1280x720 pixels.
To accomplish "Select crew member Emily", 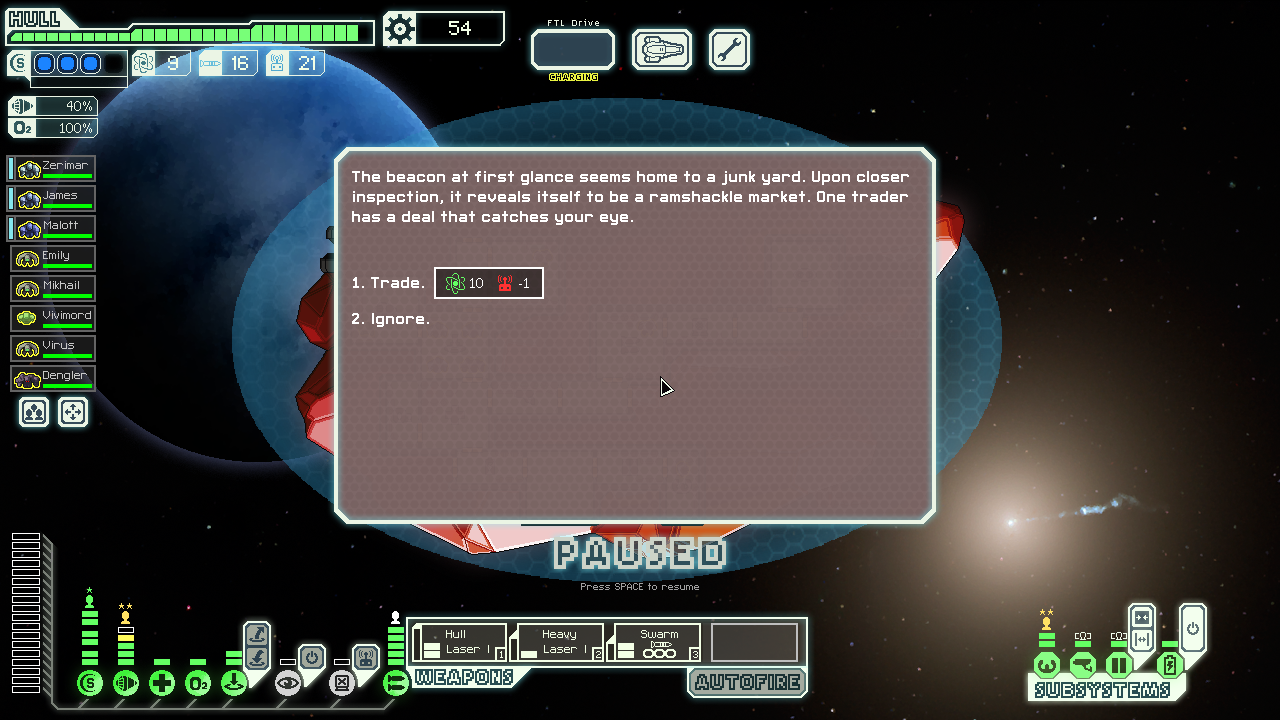I will click(54, 259).
